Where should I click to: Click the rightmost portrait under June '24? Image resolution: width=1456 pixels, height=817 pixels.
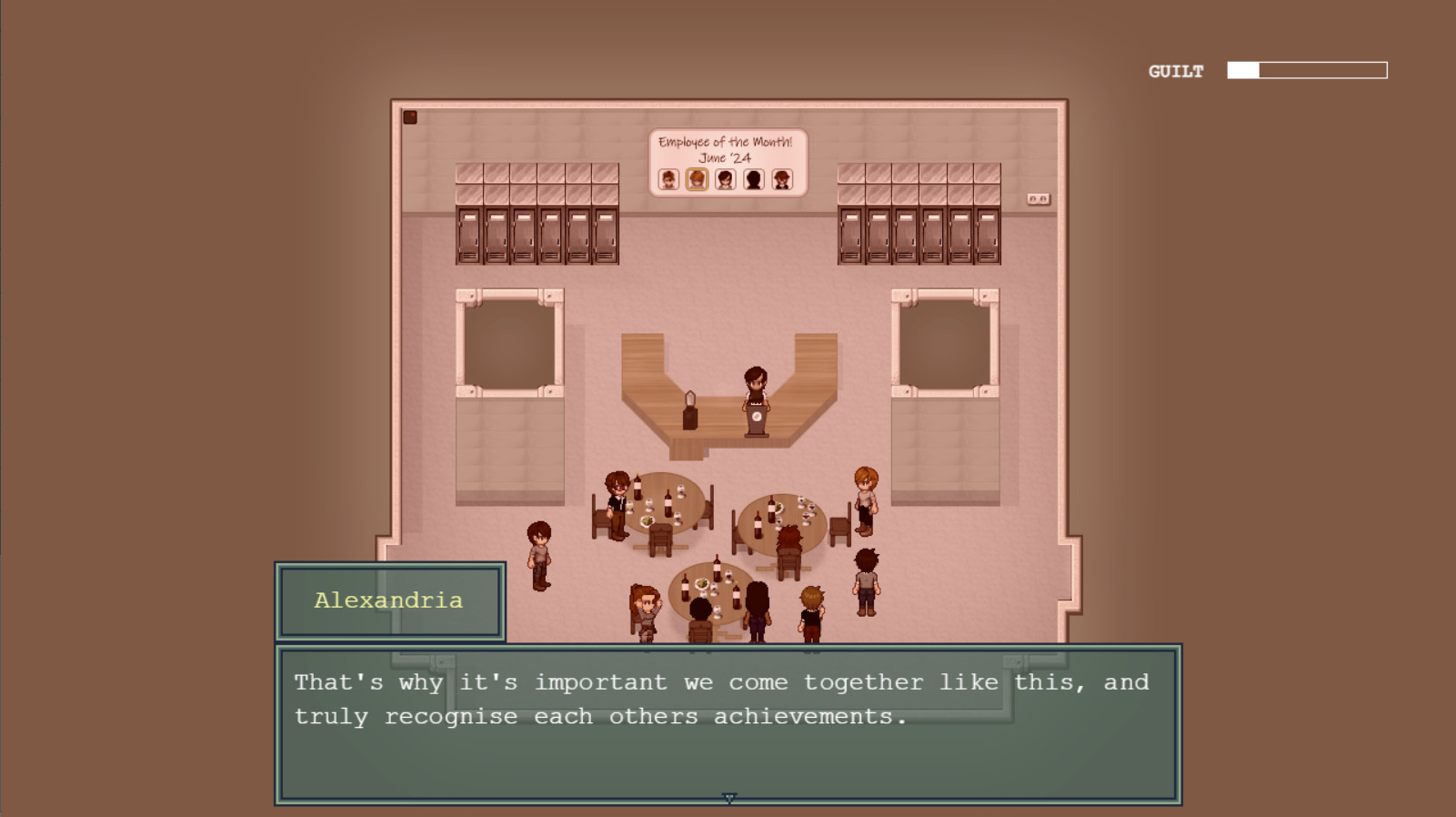[781, 179]
